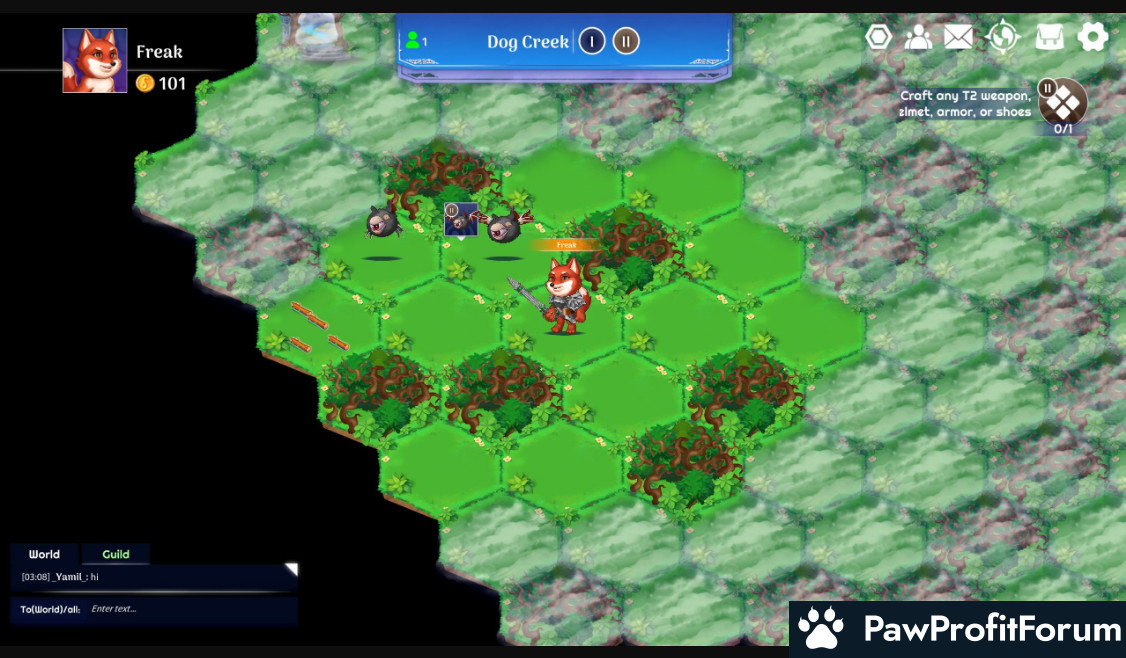Select the tier I button beside Dog Creek
The width and height of the screenshot is (1126, 658).
(x=592, y=42)
